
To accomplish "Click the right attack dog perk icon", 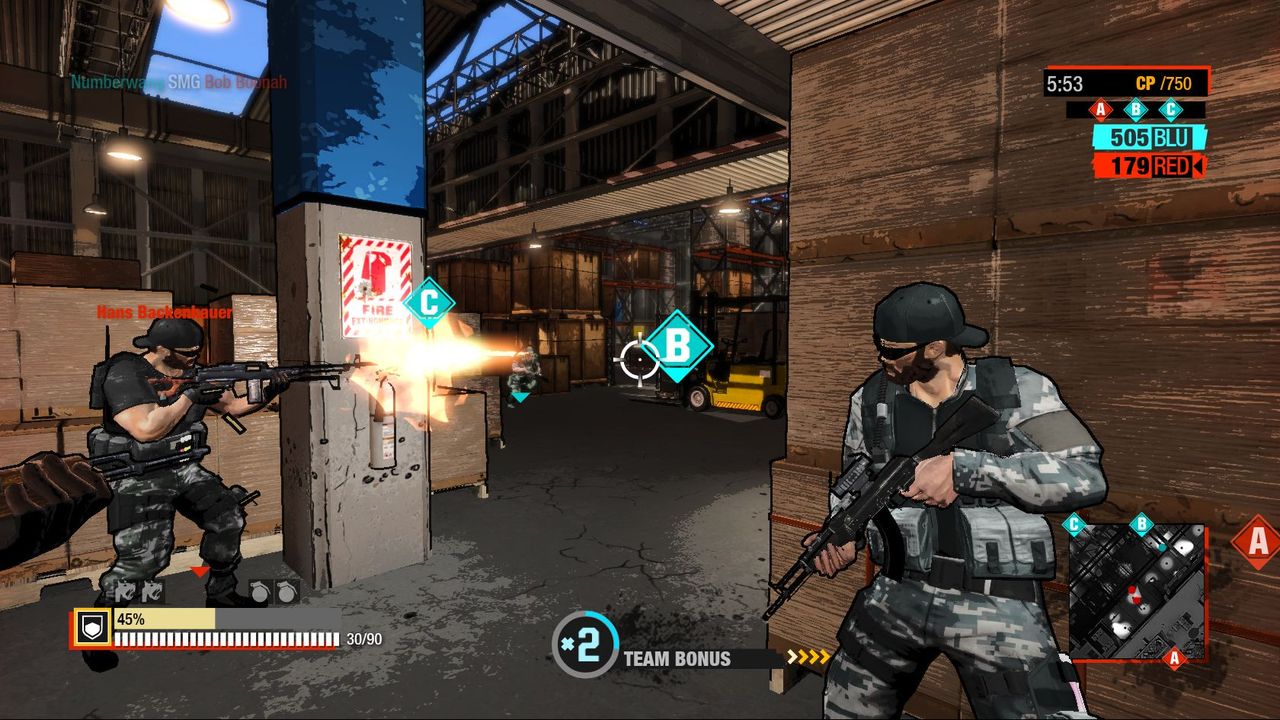I will click(154, 590).
